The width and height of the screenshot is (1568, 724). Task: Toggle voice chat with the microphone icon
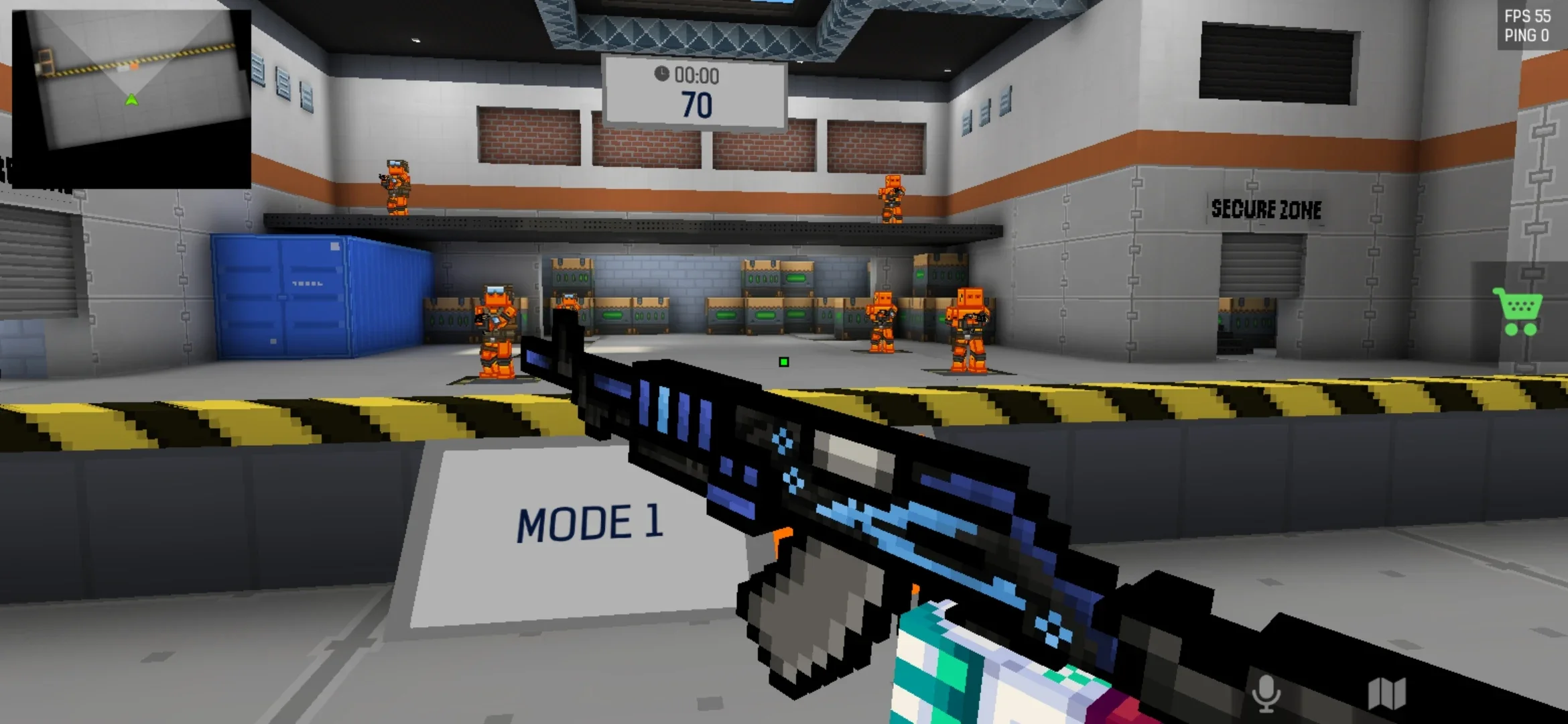tap(1266, 693)
